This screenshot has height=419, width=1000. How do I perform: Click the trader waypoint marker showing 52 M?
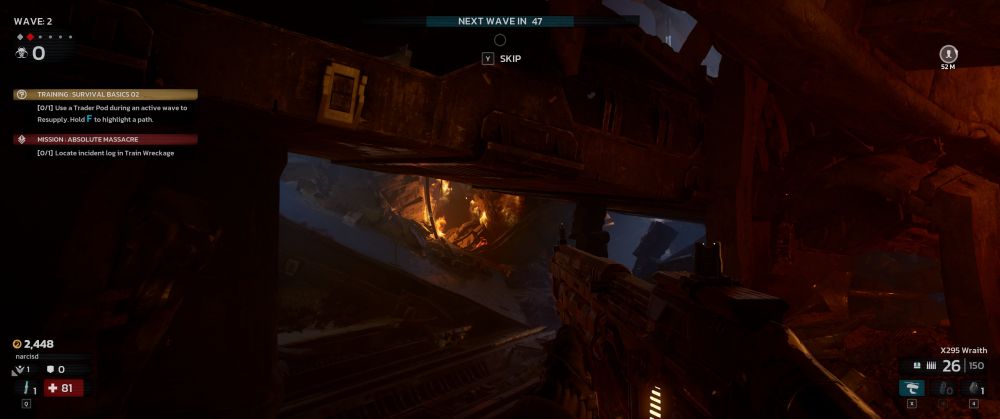(x=948, y=53)
